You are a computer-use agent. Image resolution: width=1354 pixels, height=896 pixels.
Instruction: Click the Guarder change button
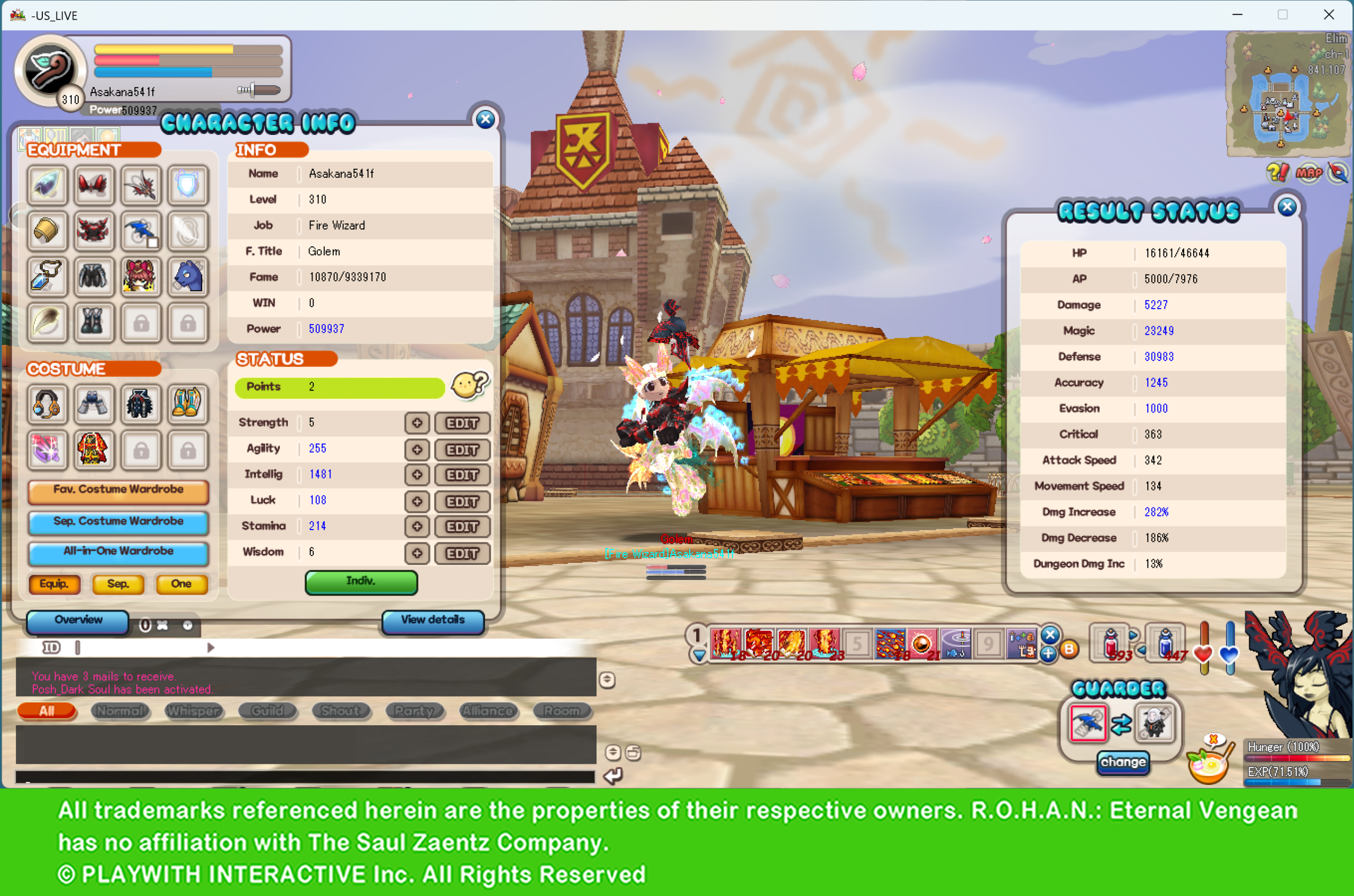pos(1123,762)
